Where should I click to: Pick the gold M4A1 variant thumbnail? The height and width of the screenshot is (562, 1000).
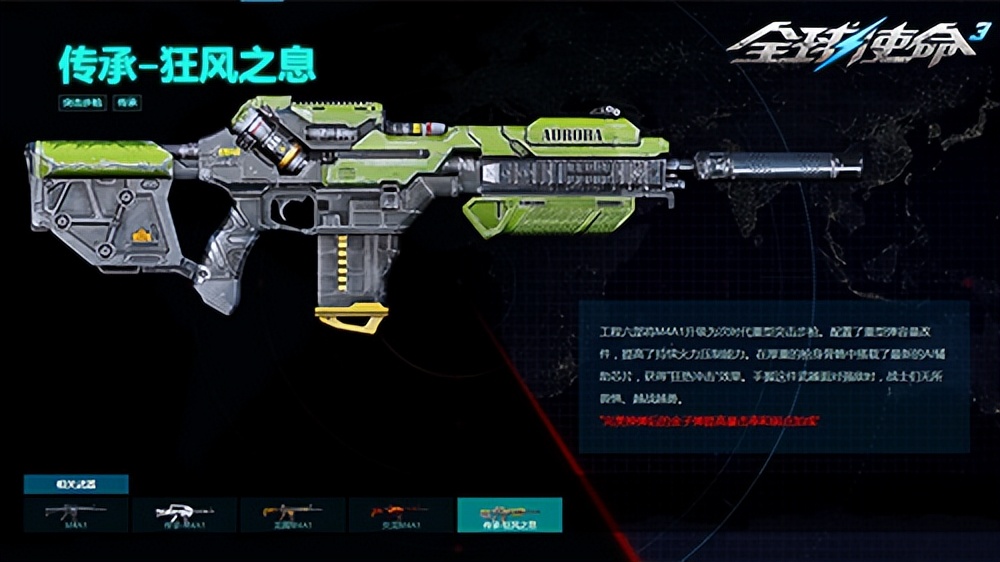pos(292,514)
